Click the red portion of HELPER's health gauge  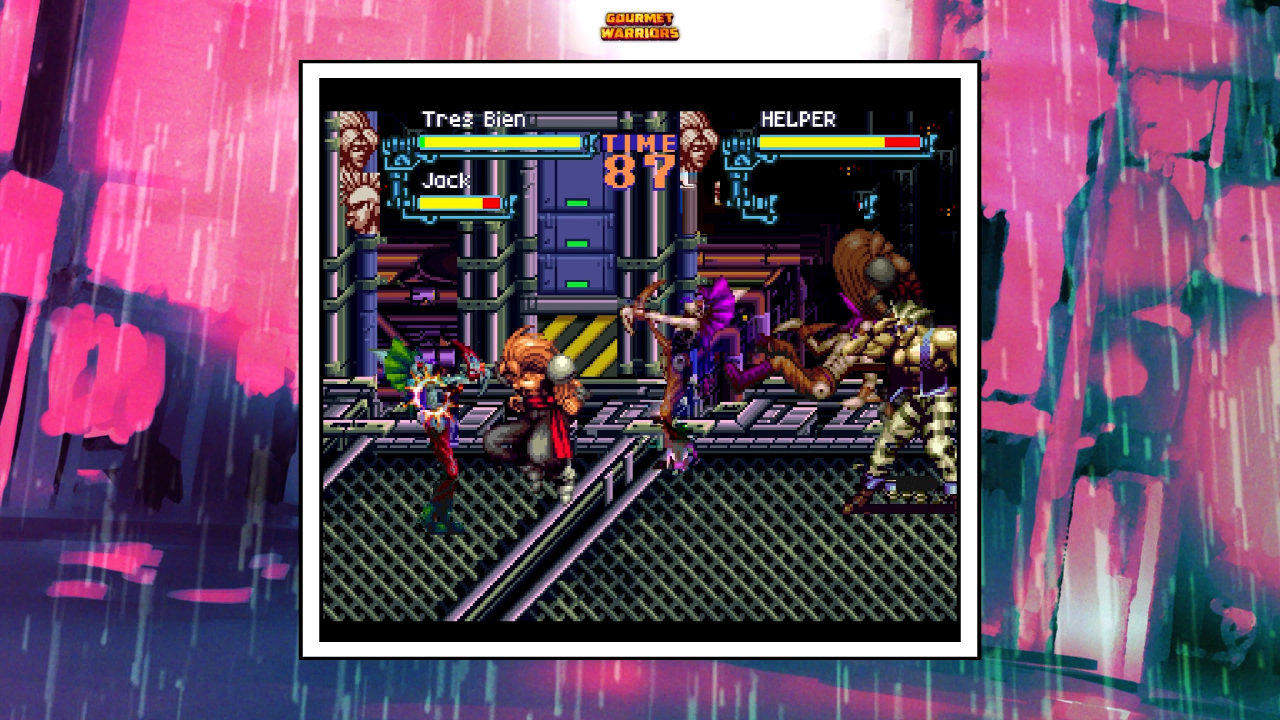pos(900,142)
